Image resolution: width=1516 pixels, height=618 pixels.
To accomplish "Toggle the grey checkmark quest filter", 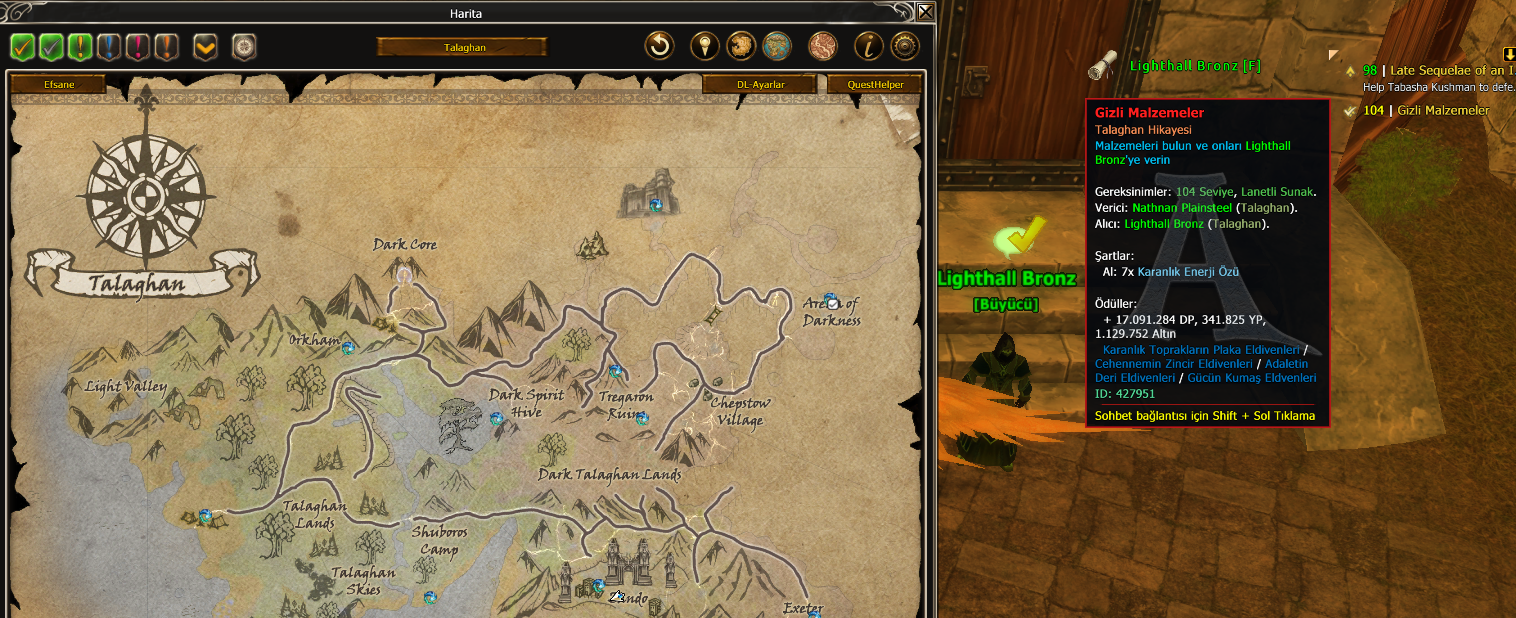I will tap(51, 47).
